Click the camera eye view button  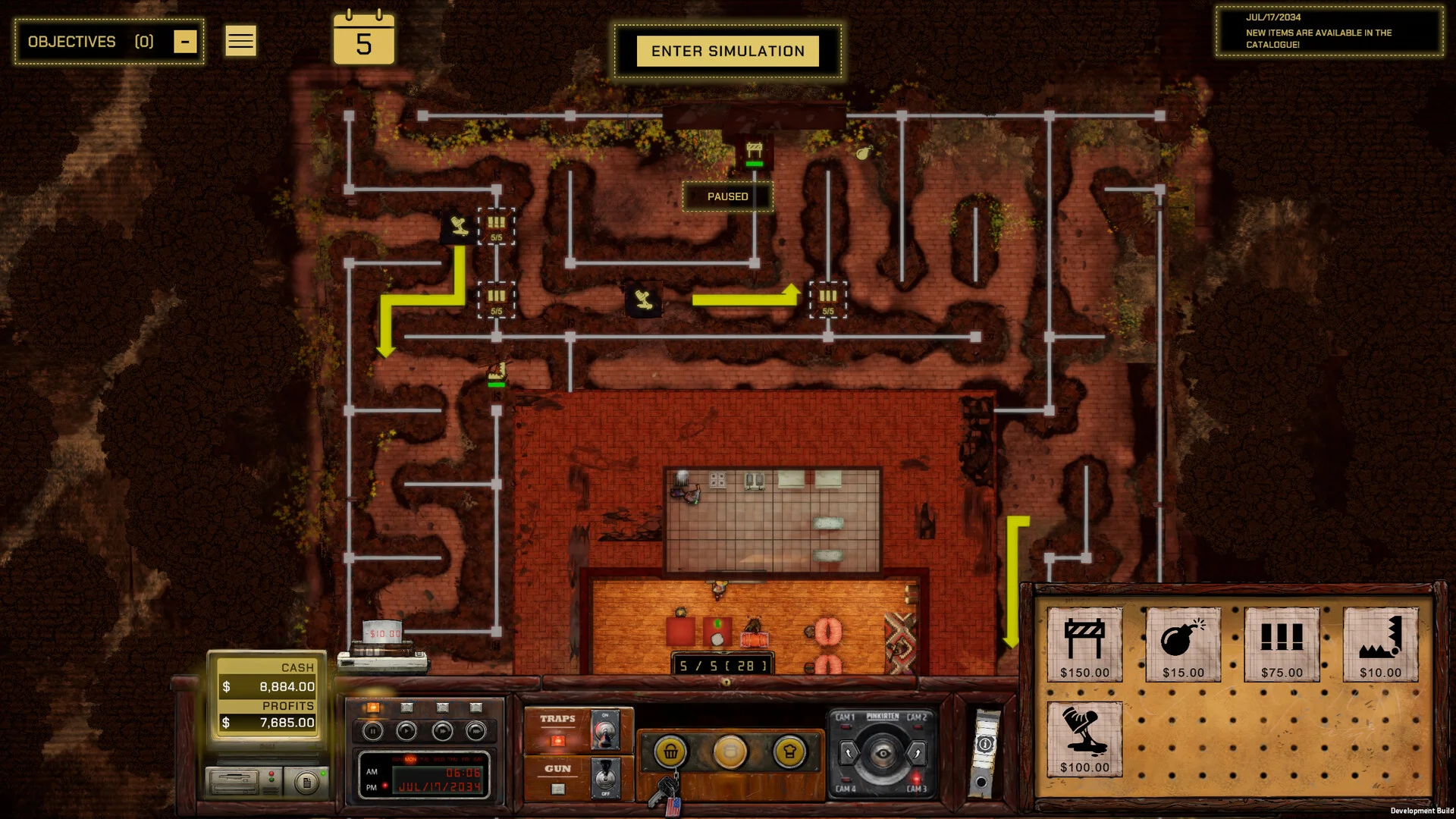[x=882, y=753]
